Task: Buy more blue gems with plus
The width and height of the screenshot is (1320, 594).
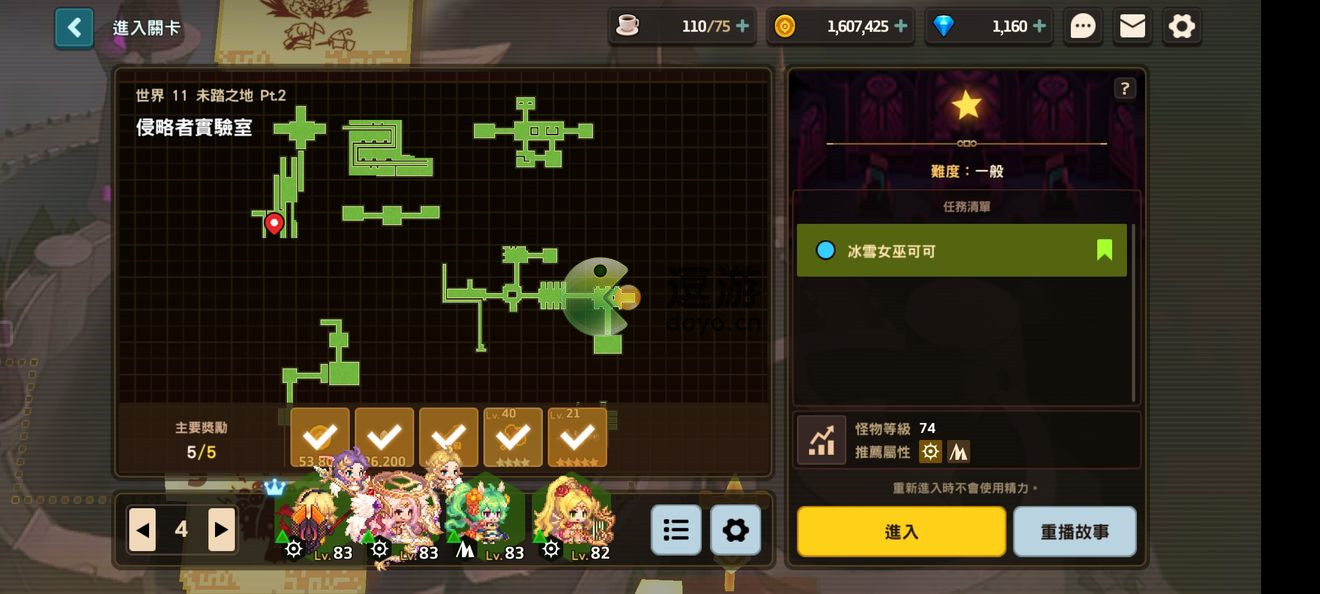Action: click(x=1039, y=26)
